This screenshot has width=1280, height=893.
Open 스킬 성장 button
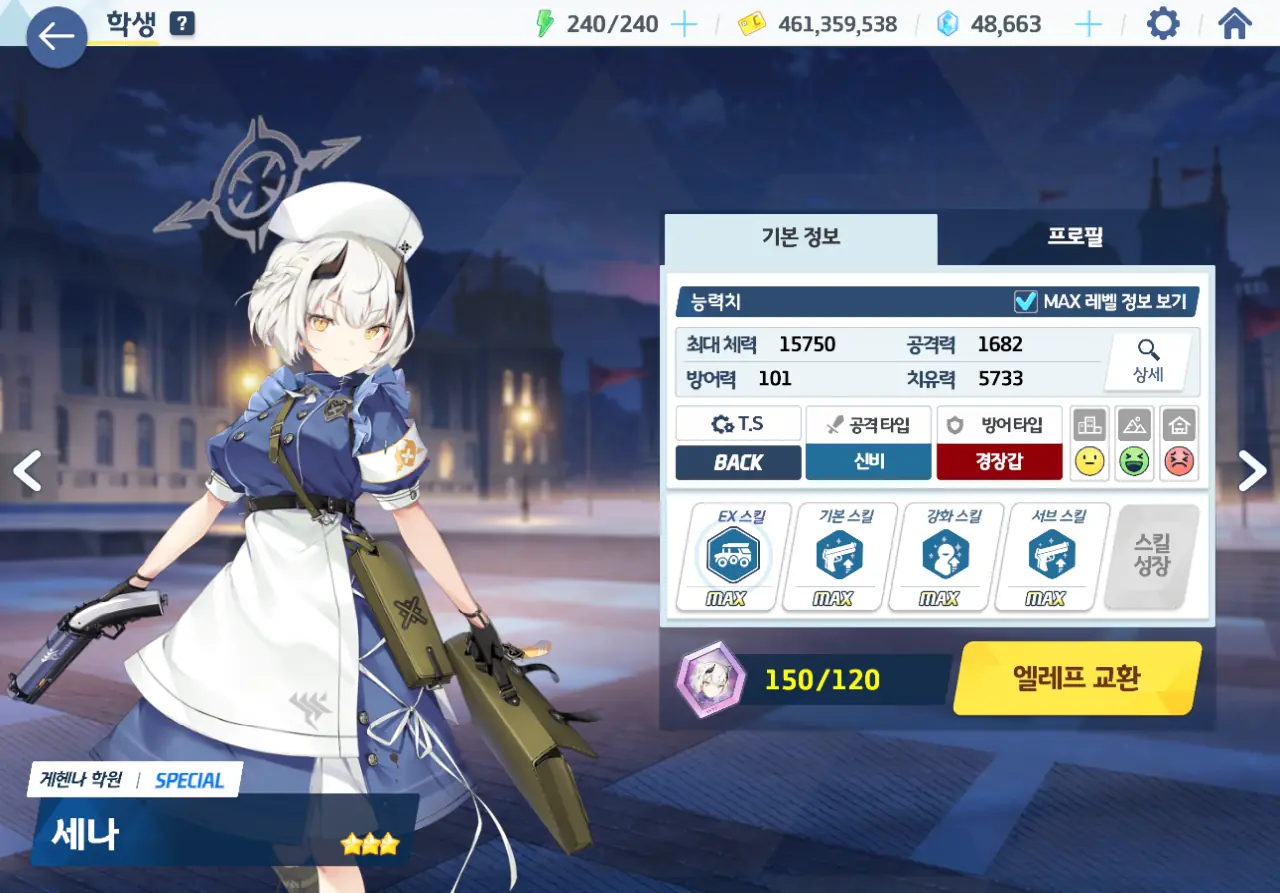1152,556
